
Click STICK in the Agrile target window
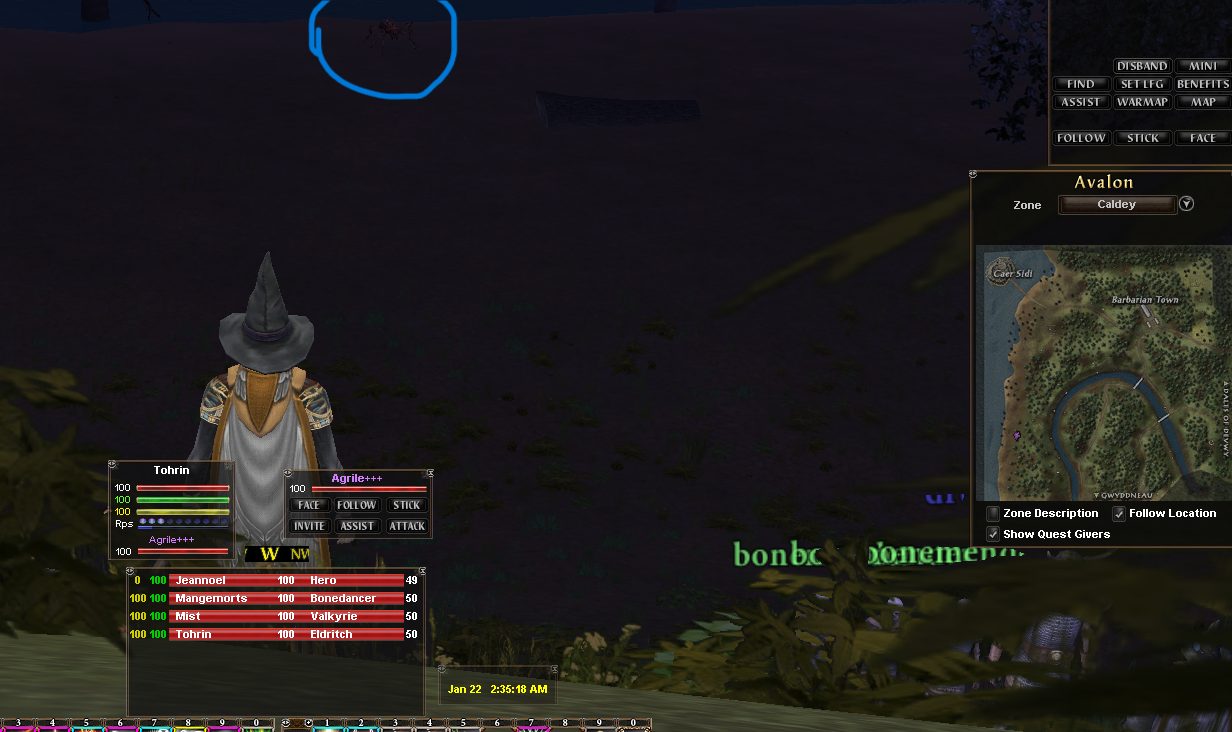(407, 505)
